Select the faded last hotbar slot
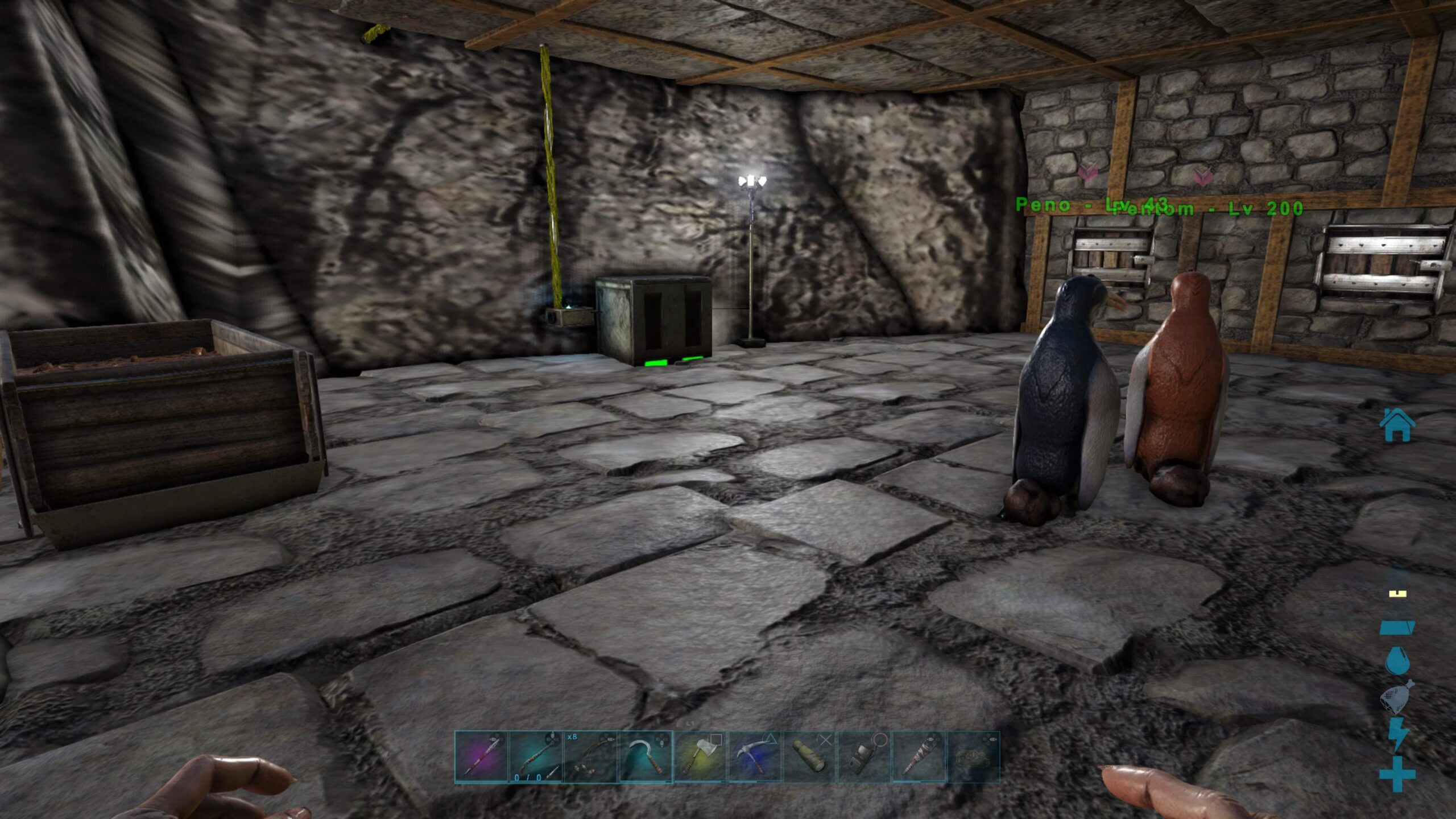 (x=973, y=757)
